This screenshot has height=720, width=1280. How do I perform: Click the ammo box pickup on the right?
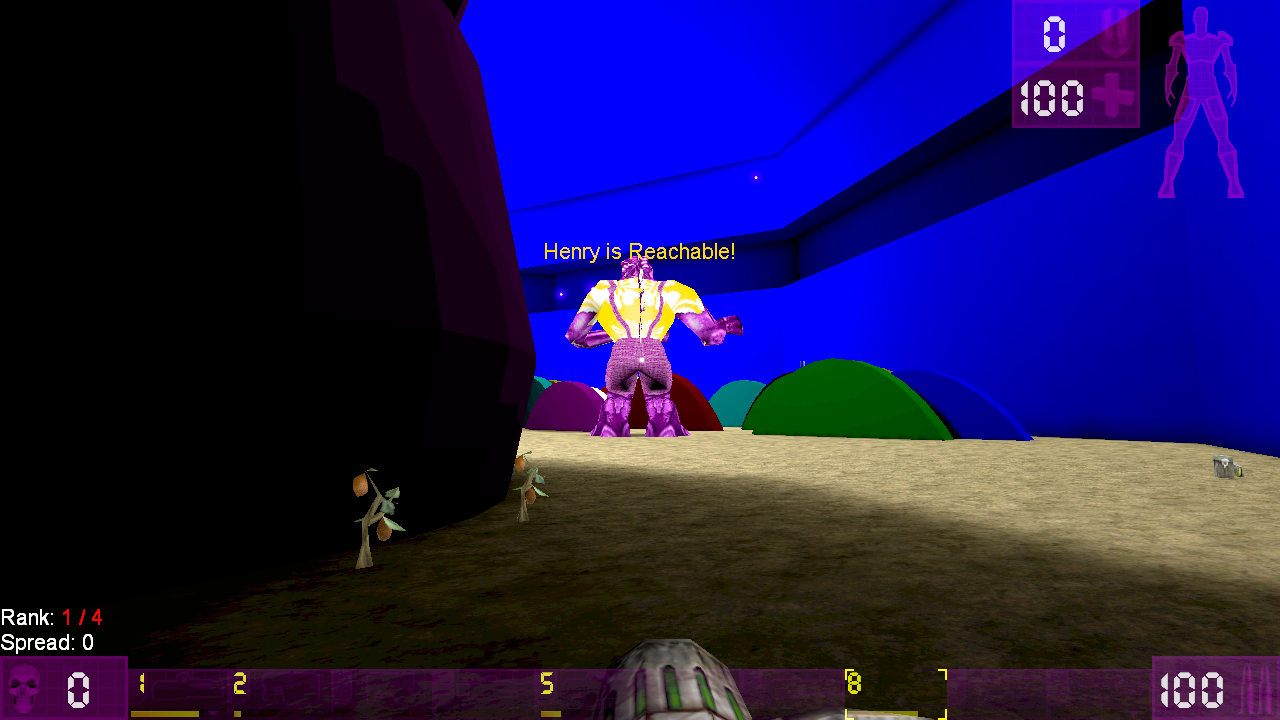(x=1226, y=467)
